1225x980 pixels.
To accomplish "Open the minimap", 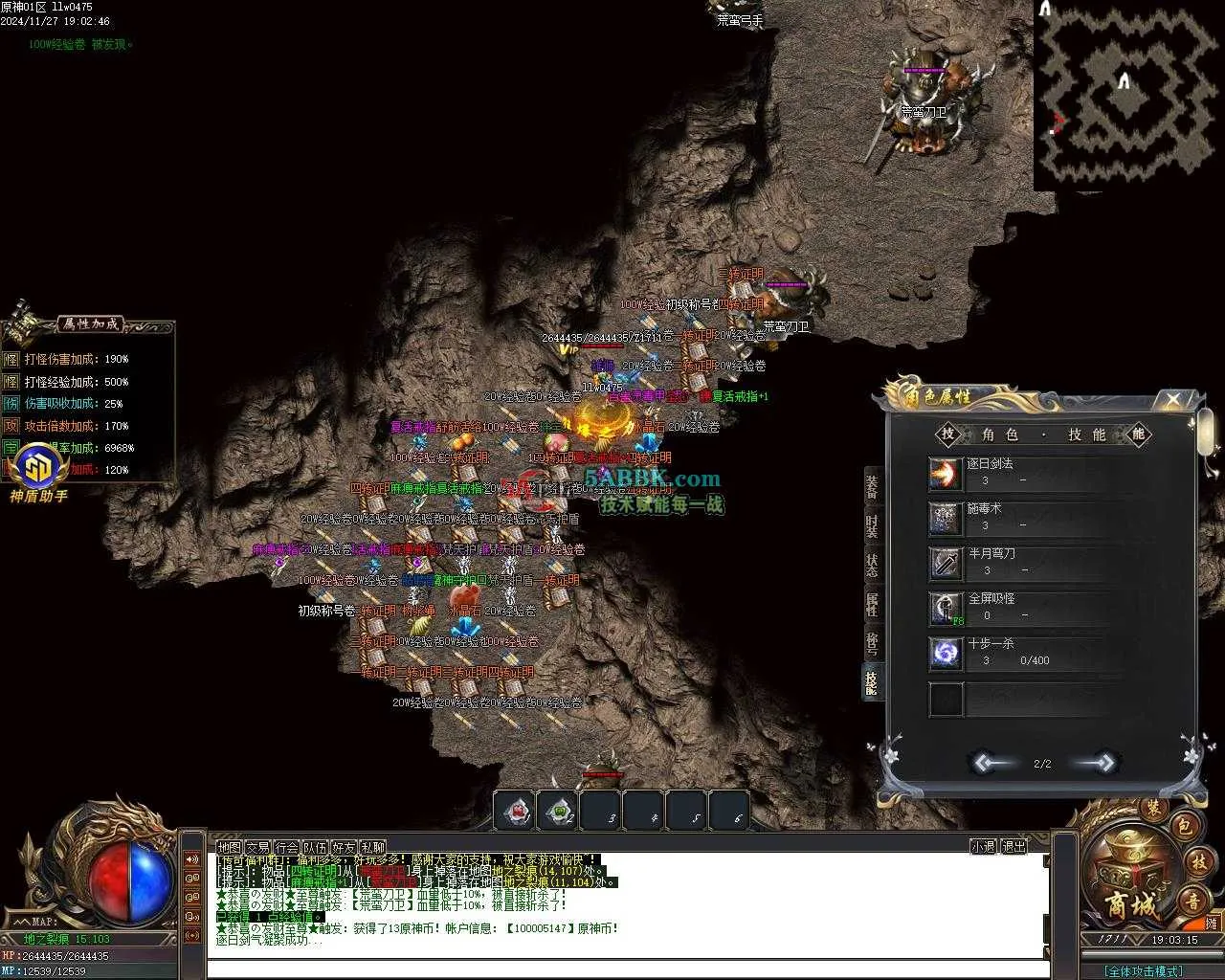I will [1125, 94].
